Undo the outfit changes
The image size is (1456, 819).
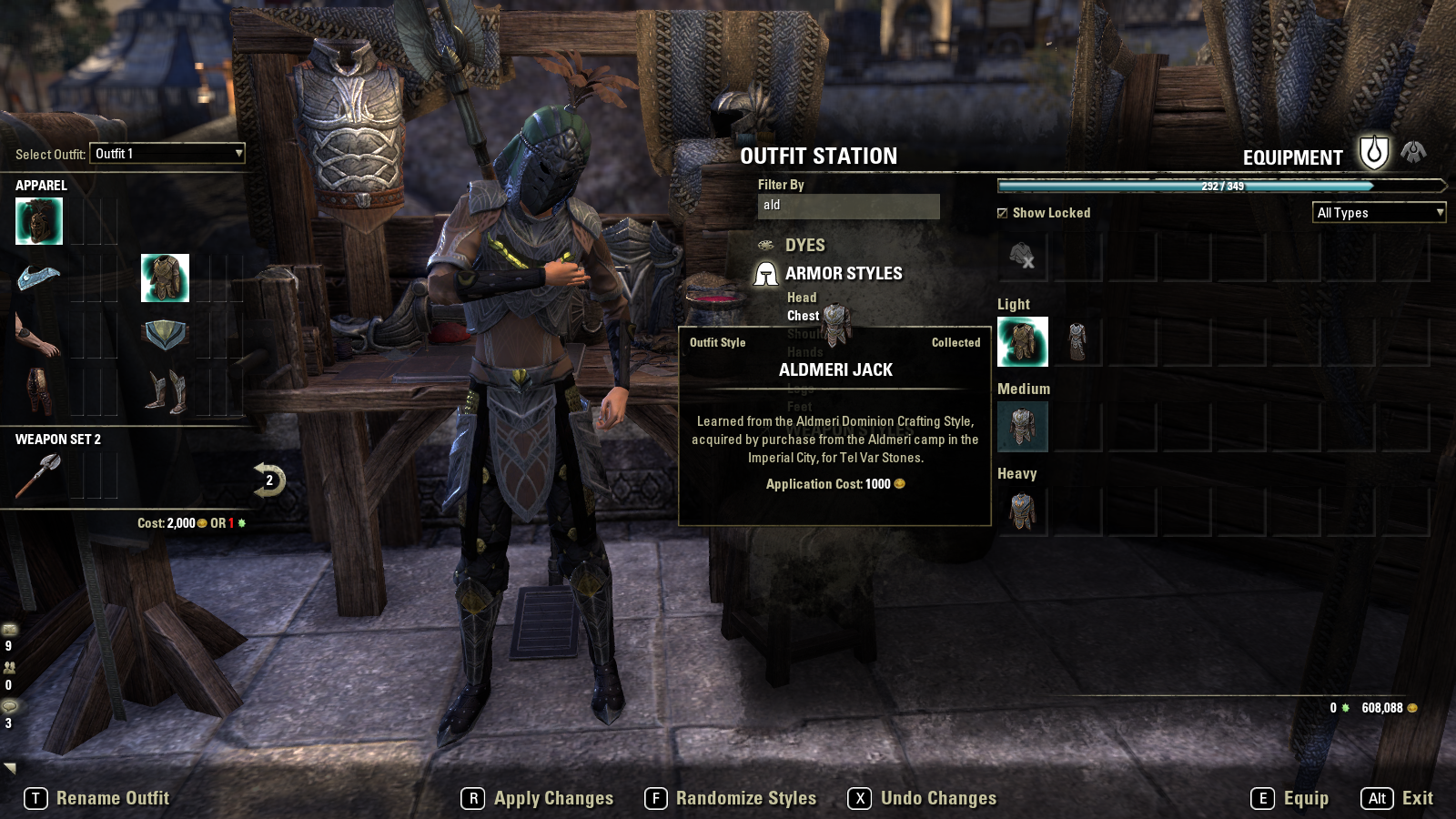(x=923, y=798)
